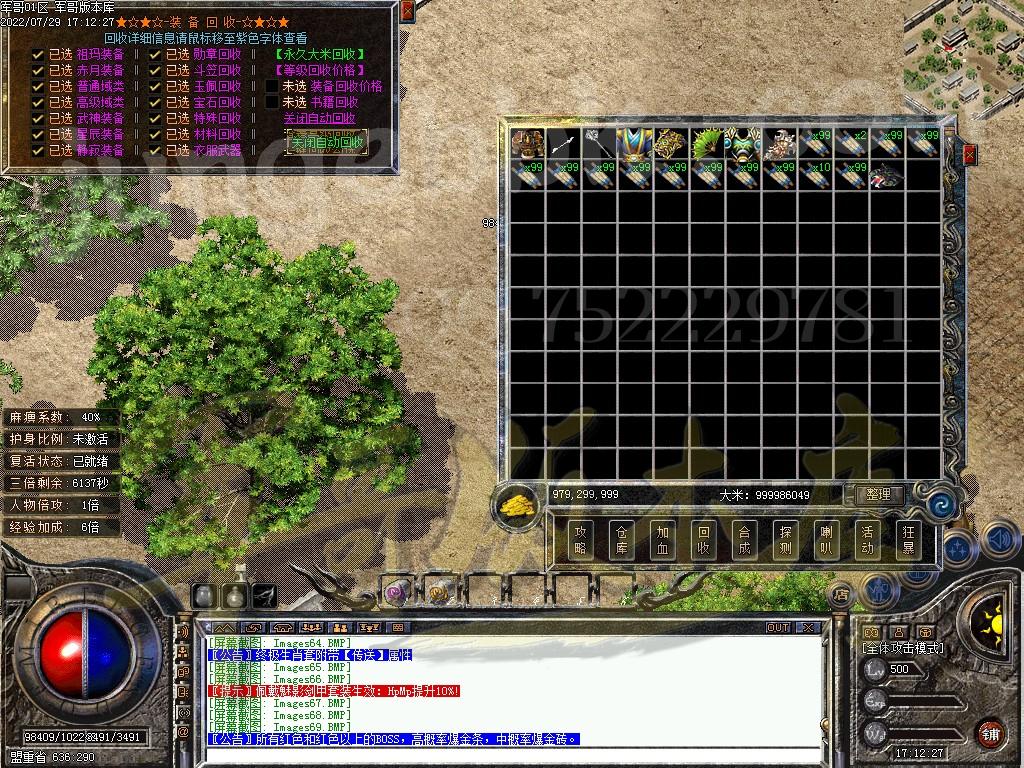Click the chat OUT button
Screen dimensions: 1024x768
click(778, 628)
